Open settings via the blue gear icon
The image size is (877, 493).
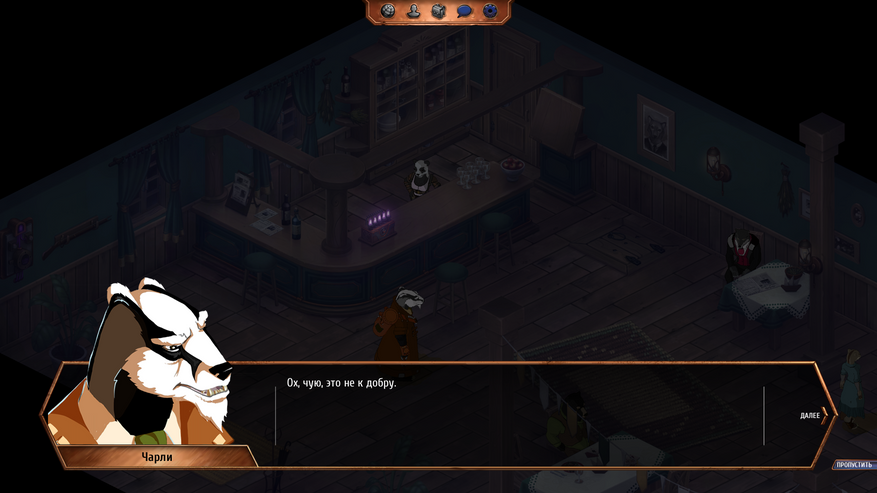pyautogui.click(x=490, y=11)
